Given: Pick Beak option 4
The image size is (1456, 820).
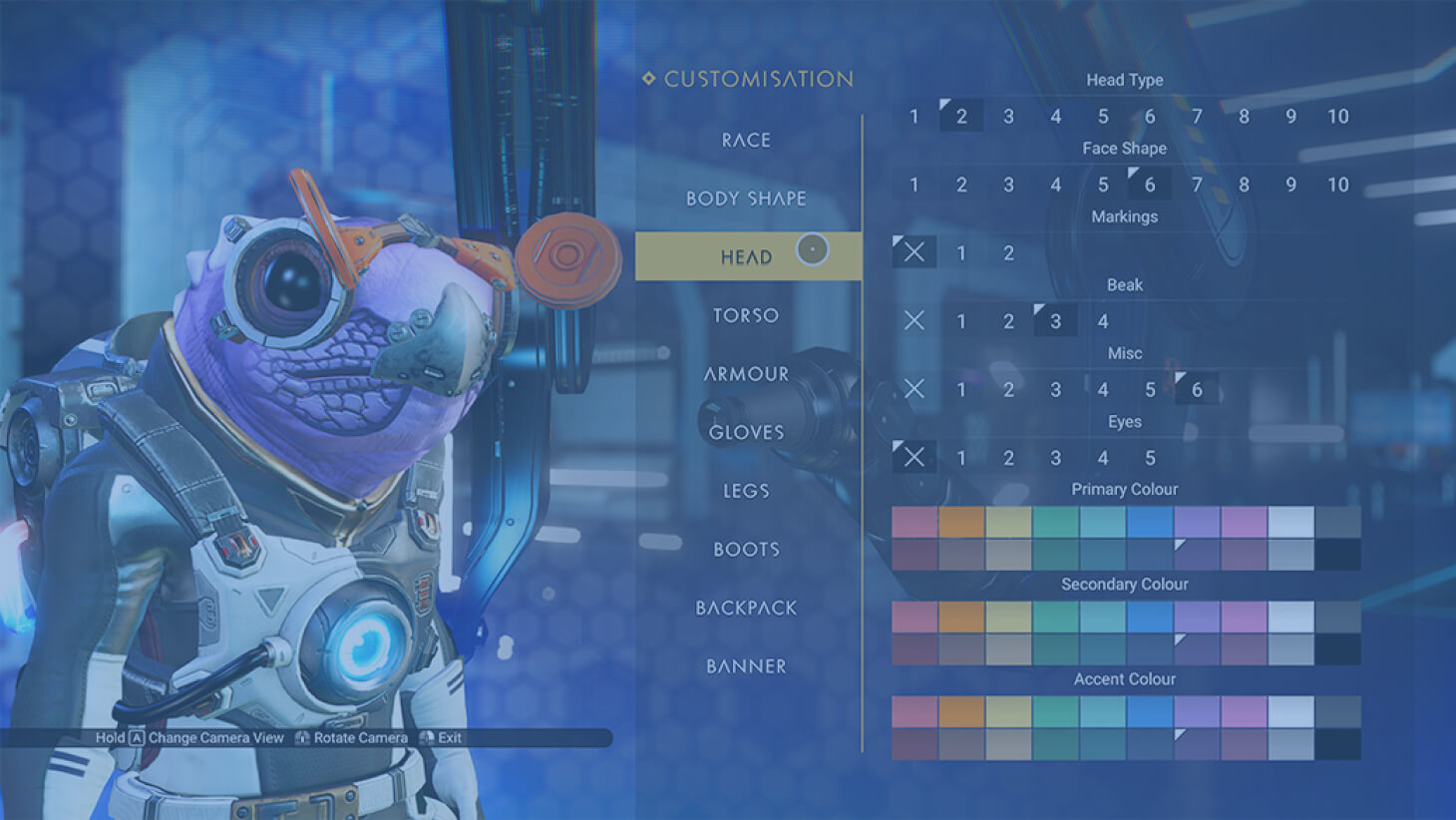Looking at the screenshot, I should [1102, 321].
